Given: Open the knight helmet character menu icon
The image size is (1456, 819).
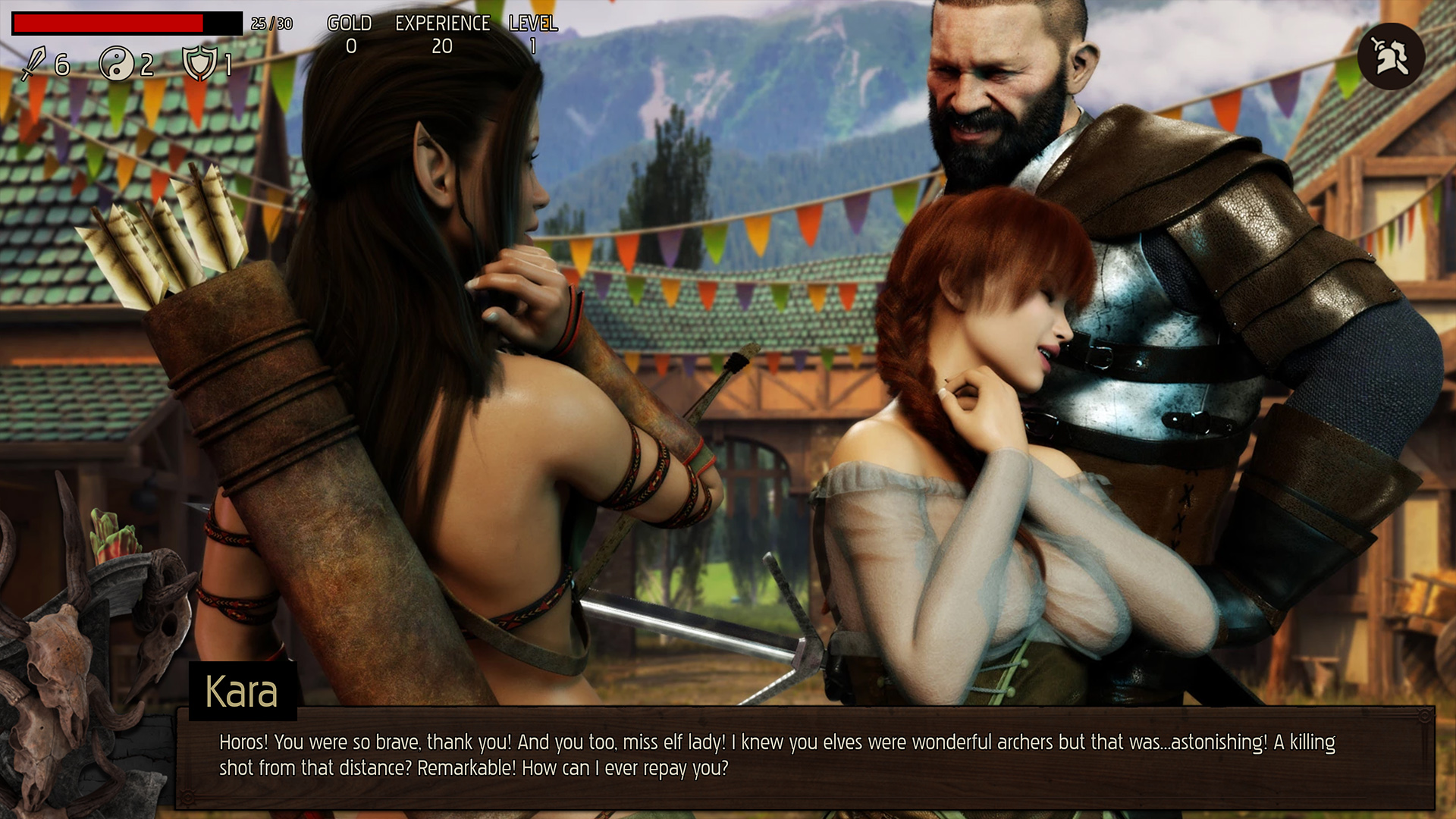Looking at the screenshot, I should tap(1391, 57).
